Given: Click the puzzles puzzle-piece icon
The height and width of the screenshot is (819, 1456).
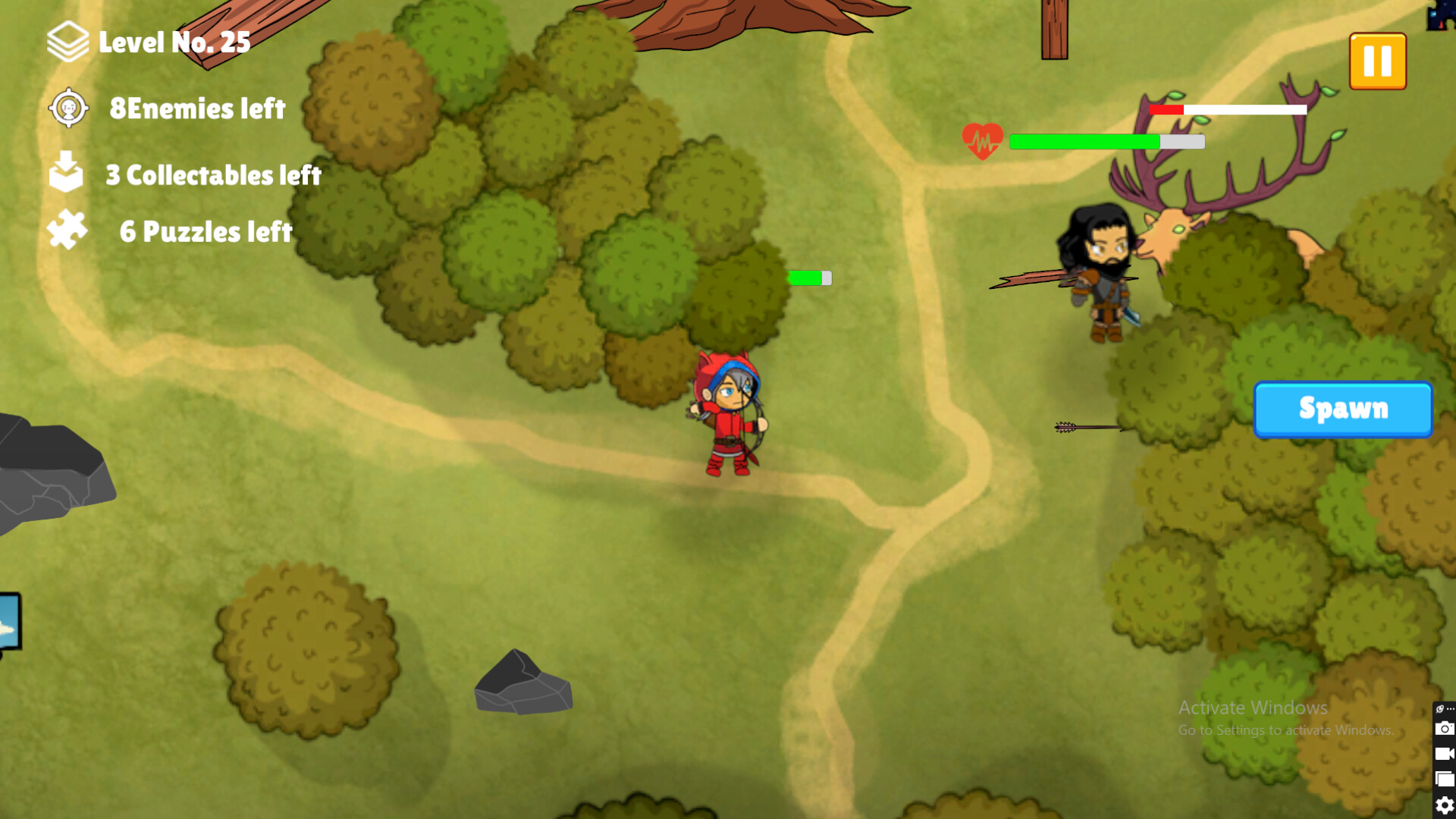Looking at the screenshot, I should point(67,230).
